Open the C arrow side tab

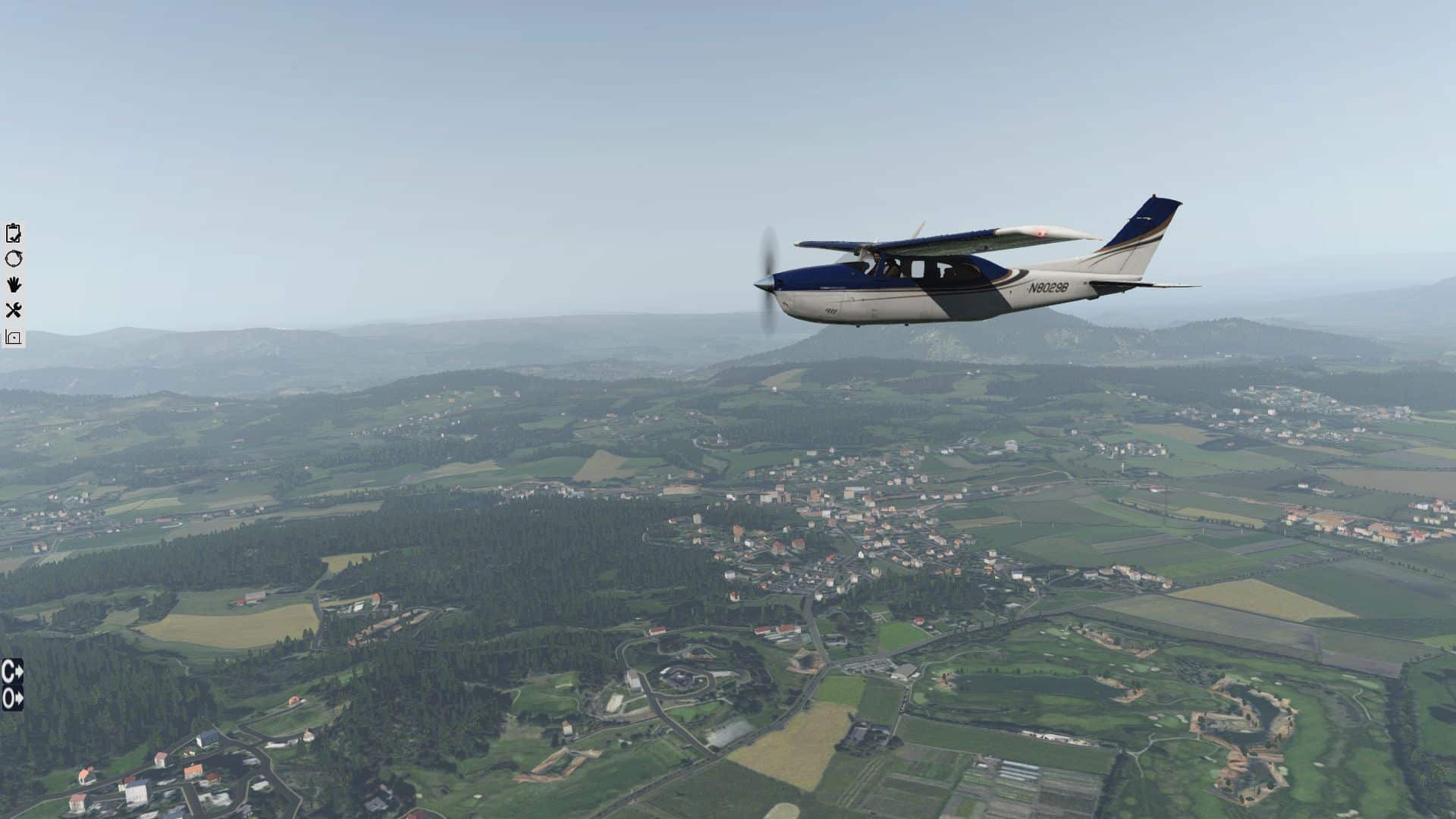[x=12, y=671]
